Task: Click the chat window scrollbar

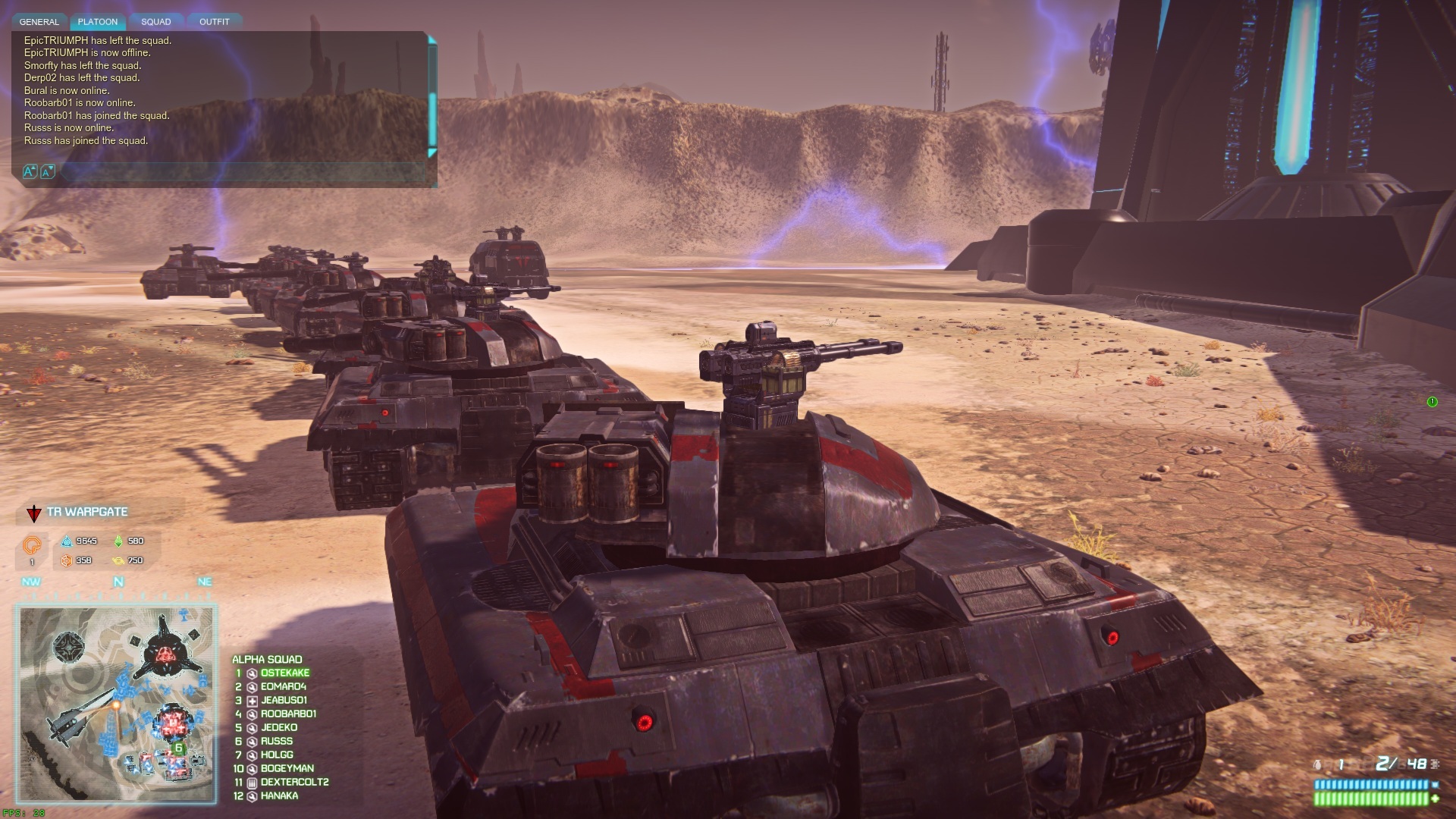Action: (x=432, y=114)
